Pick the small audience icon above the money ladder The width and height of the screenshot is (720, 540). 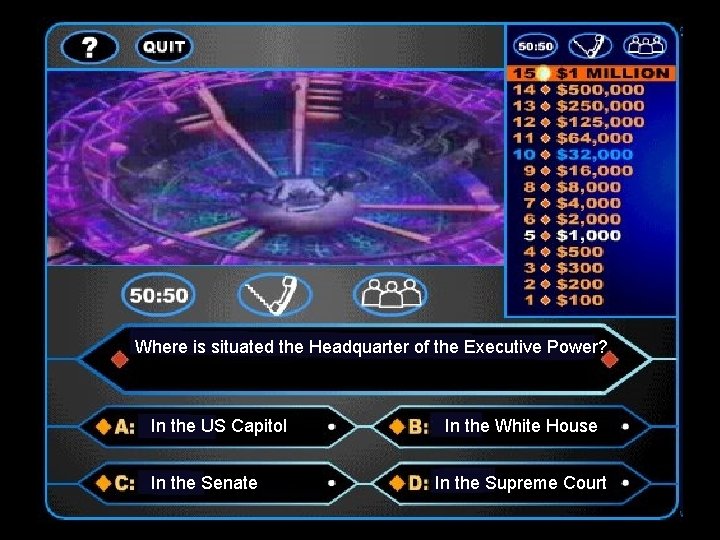click(x=644, y=46)
